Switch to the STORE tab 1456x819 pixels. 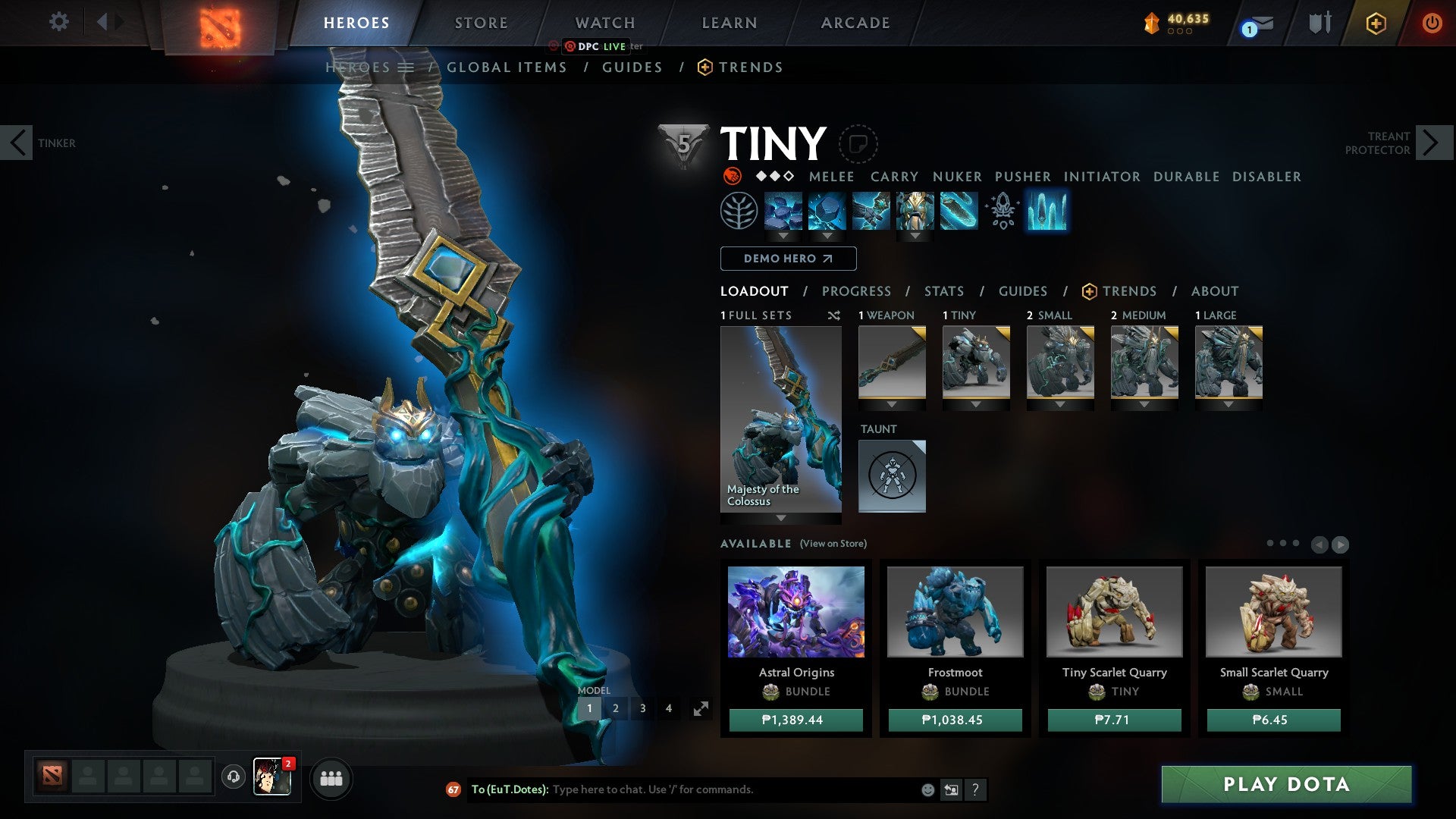[480, 22]
